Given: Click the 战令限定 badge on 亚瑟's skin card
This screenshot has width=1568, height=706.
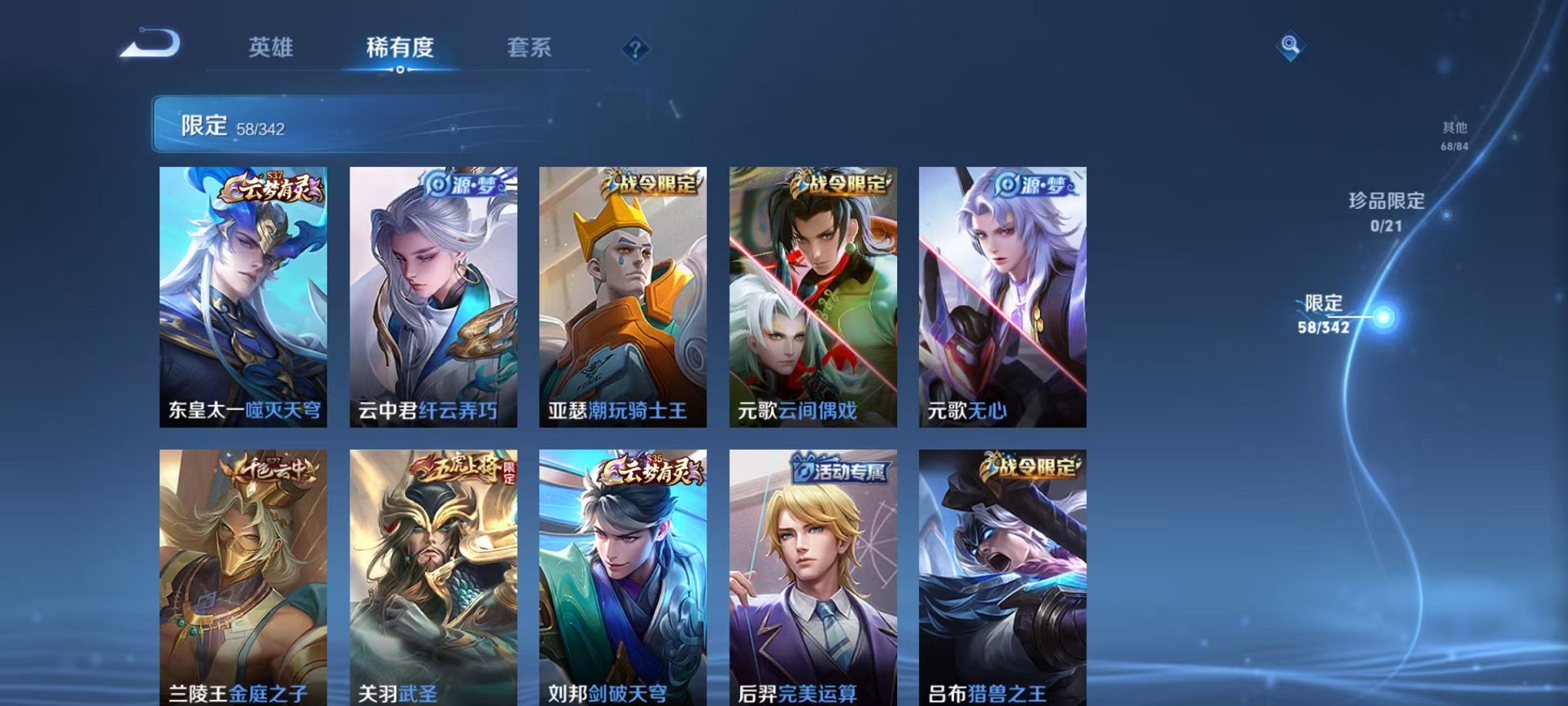Looking at the screenshot, I should tap(652, 182).
